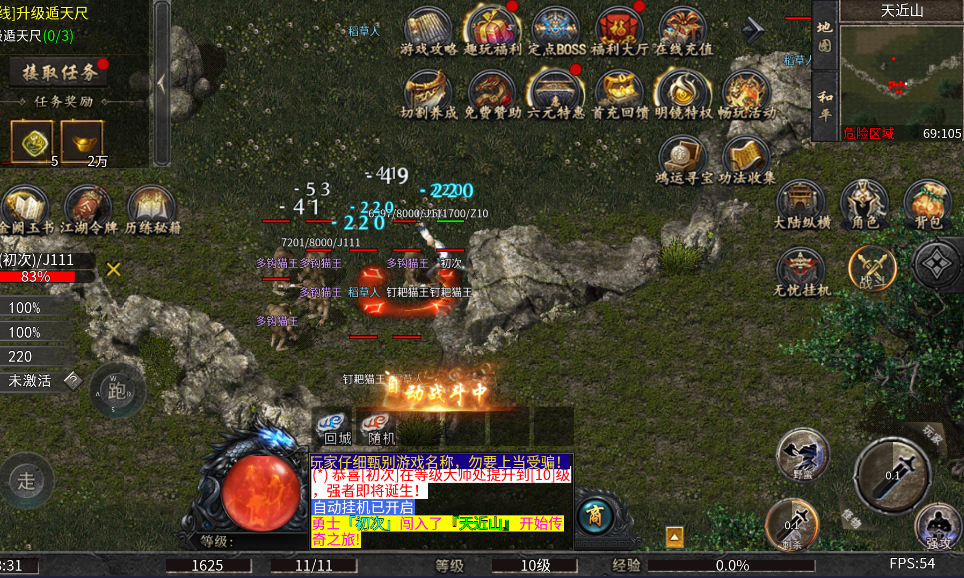Use the 随机 random teleport scroll

(380, 426)
